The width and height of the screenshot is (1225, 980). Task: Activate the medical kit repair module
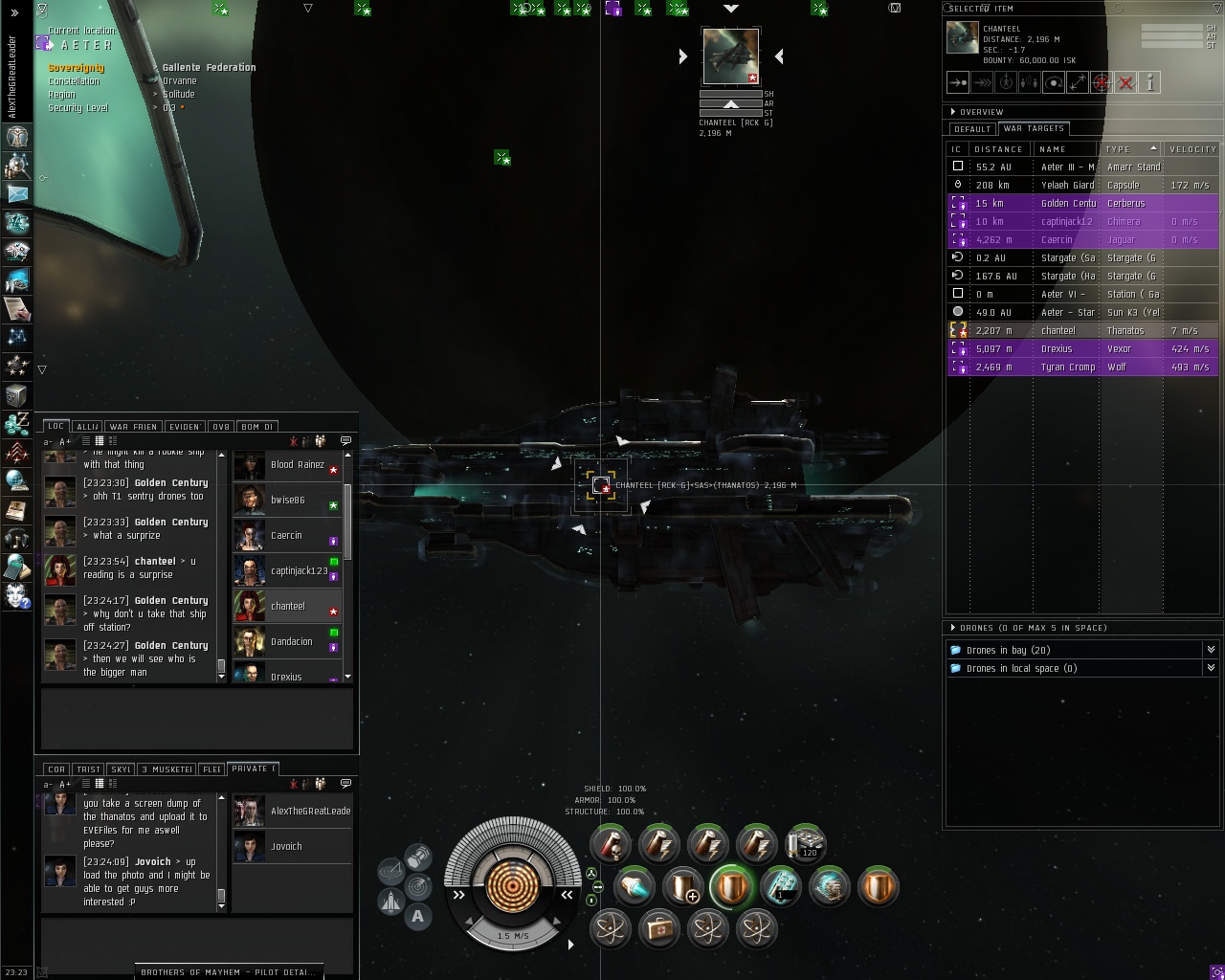(x=659, y=928)
